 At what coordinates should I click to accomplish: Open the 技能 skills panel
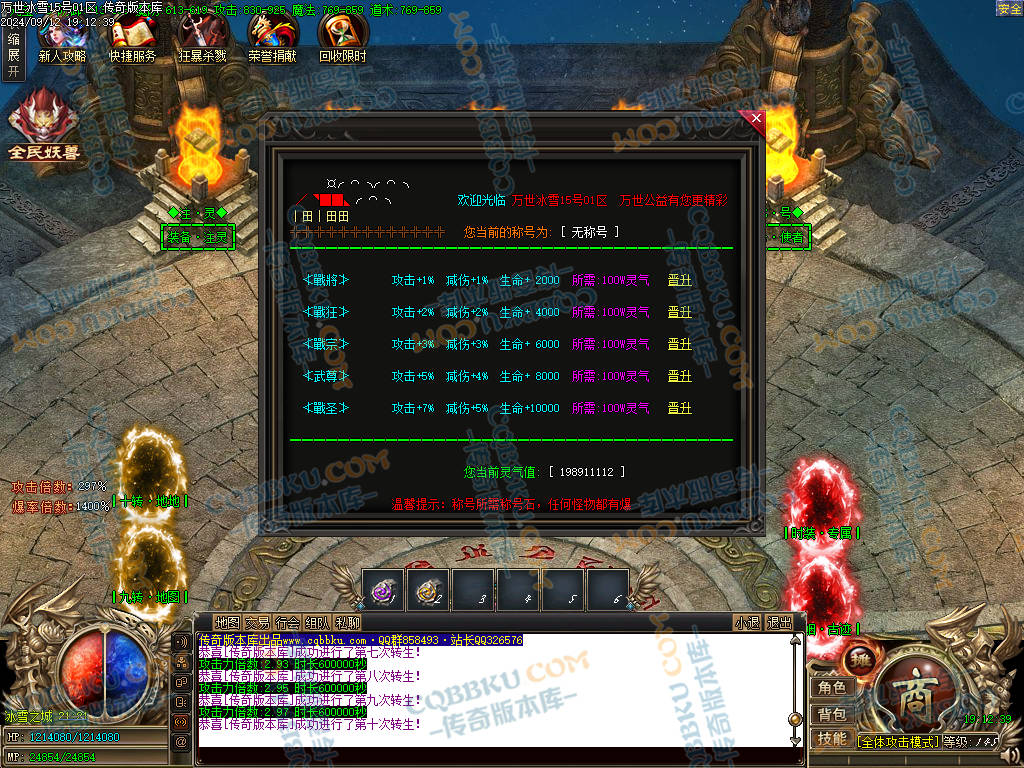click(x=832, y=739)
